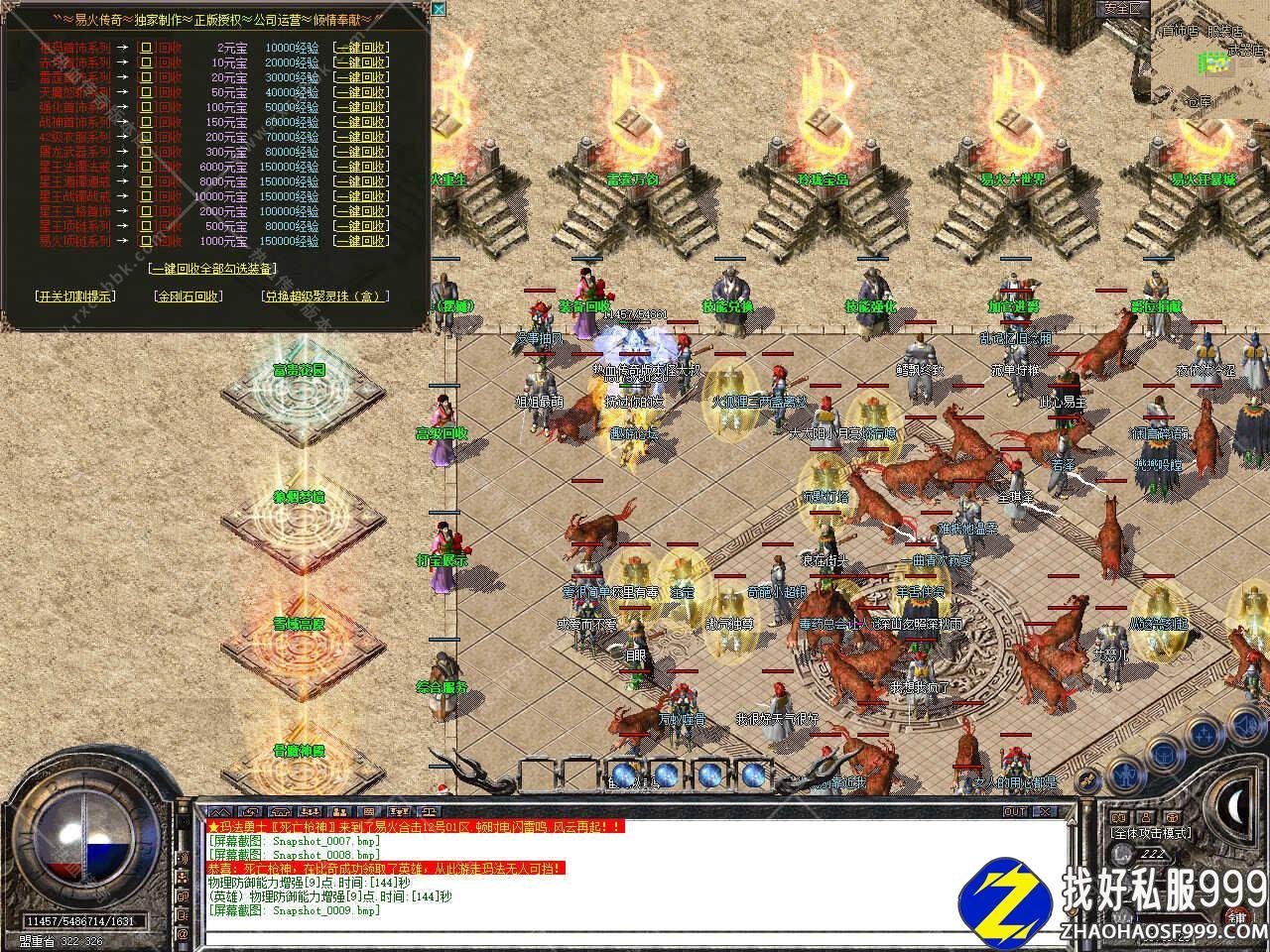
Task: Tick the recycle checkbox for the 2元宝 row
Action: pos(146,47)
